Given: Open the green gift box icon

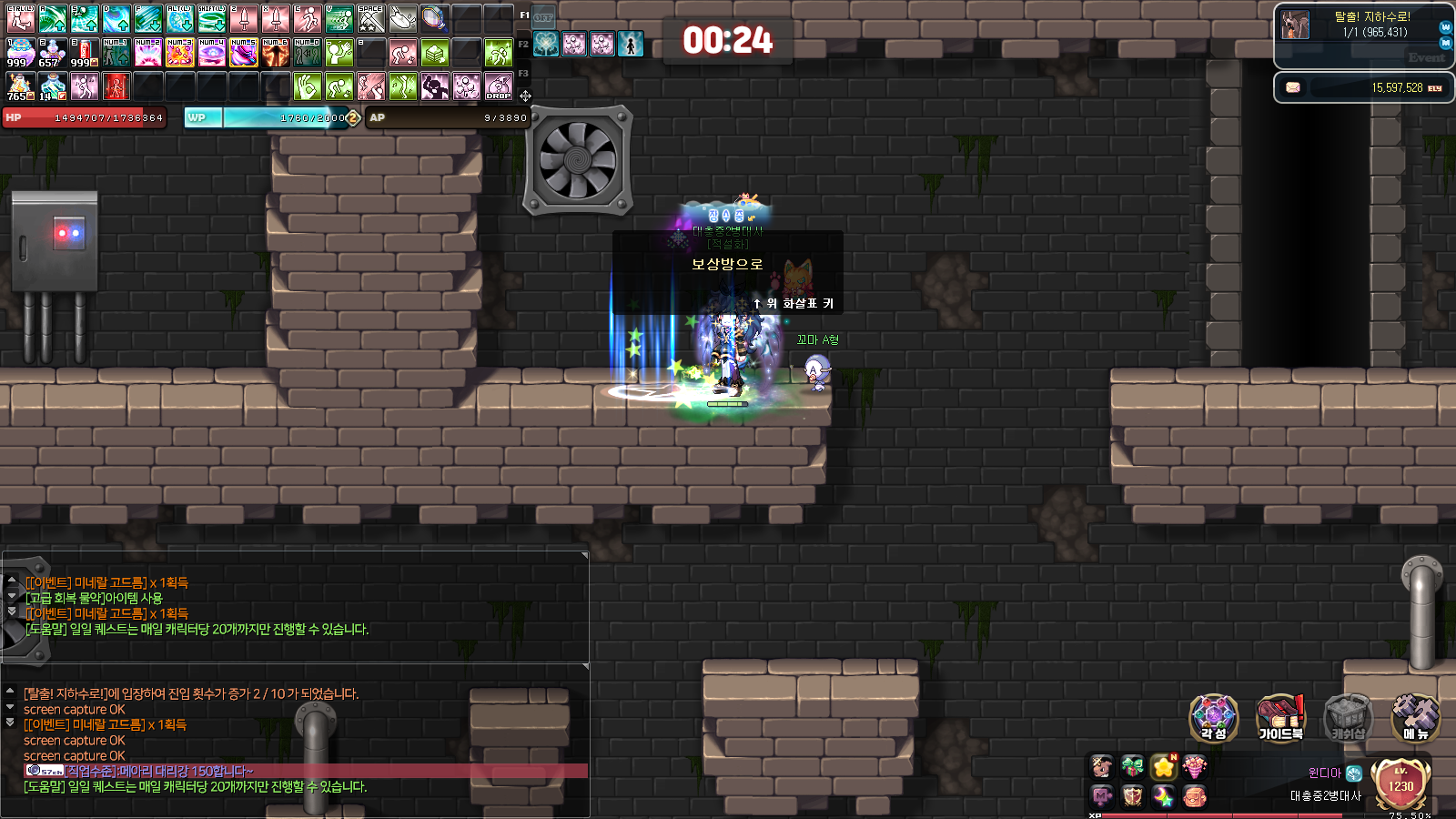Looking at the screenshot, I should pyautogui.click(x=1132, y=767).
